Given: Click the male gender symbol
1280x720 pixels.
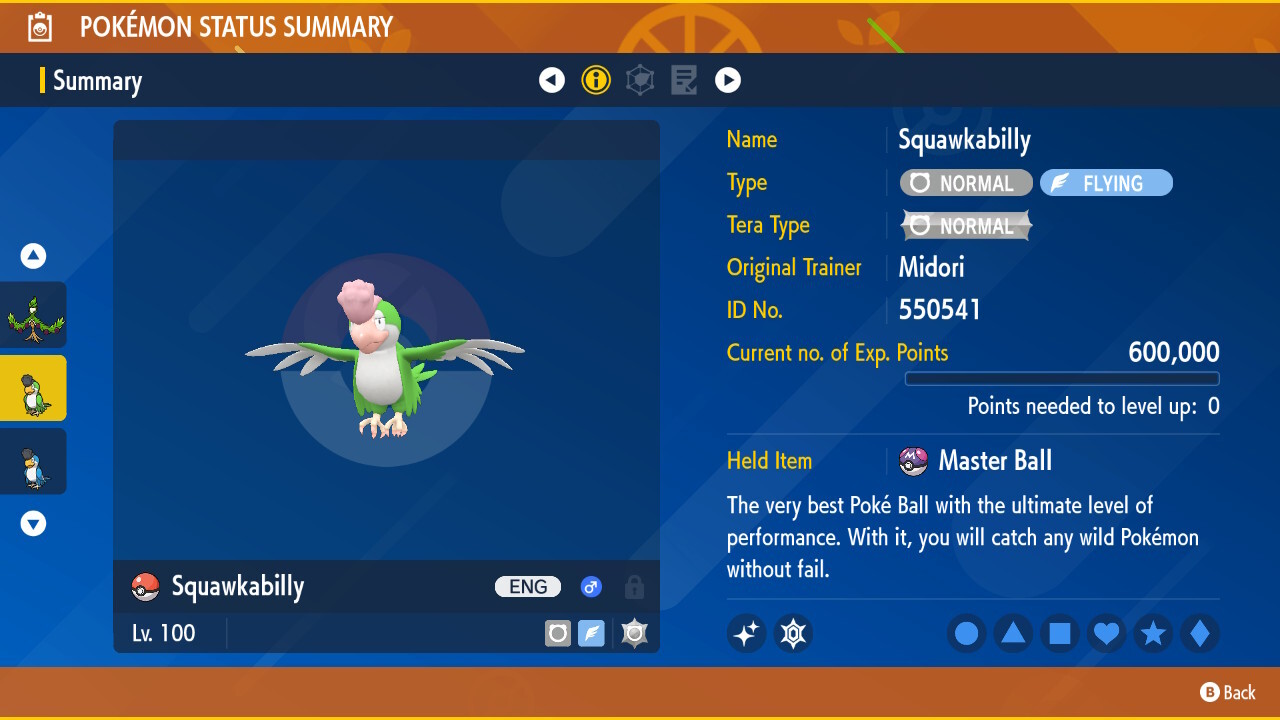Looking at the screenshot, I should coord(591,587).
